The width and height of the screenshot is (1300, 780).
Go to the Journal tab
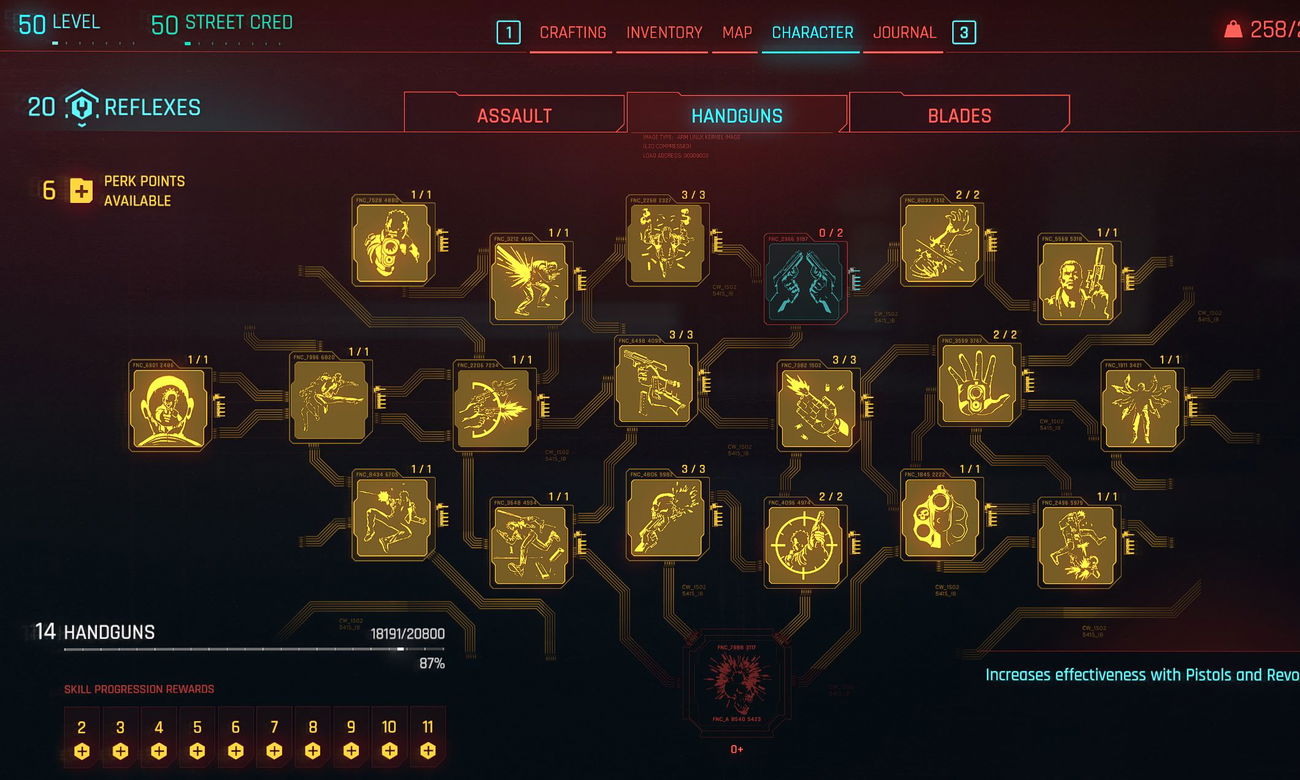click(x=904, y=33)
